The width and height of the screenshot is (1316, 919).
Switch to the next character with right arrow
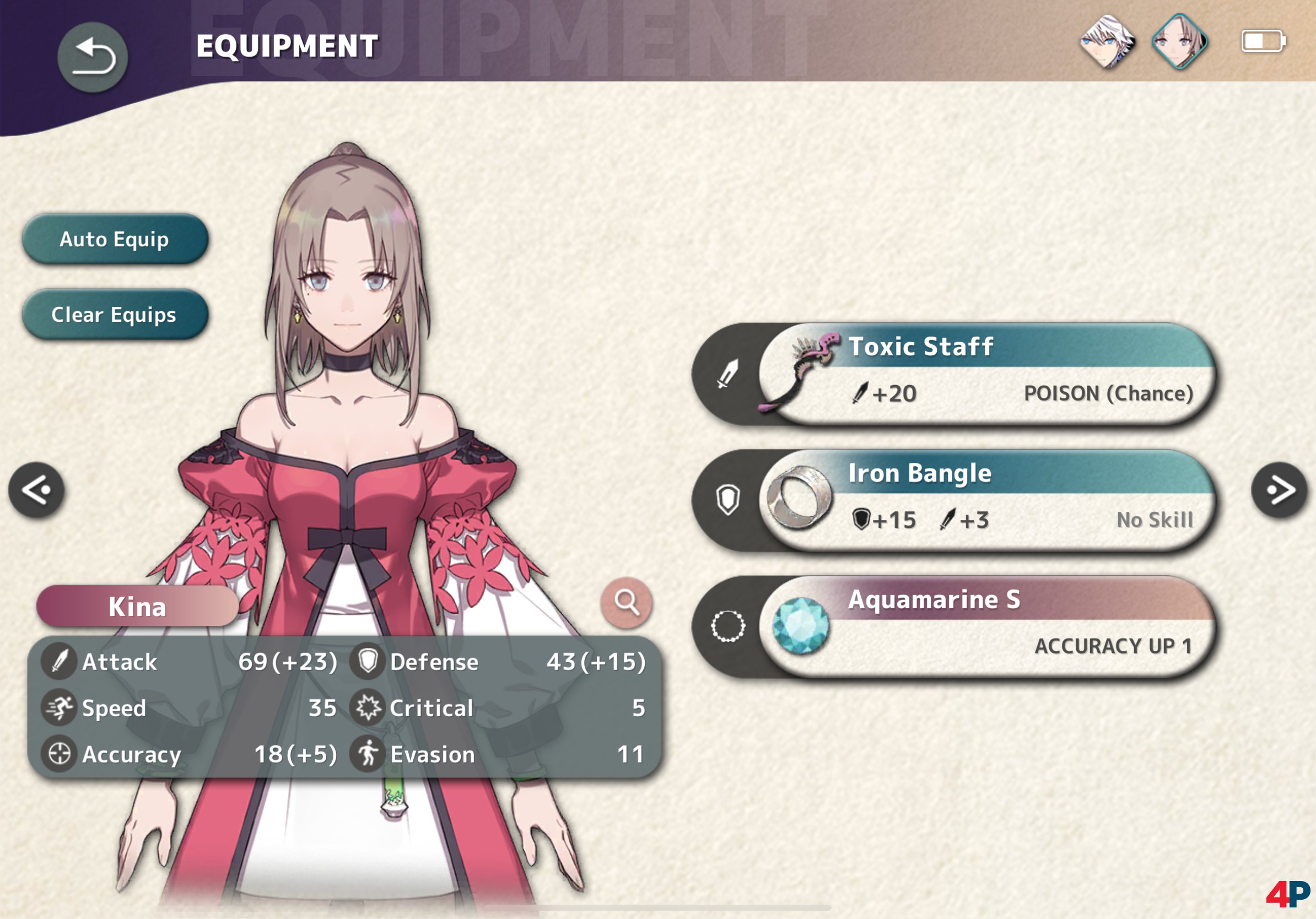tap(1279, 490)
